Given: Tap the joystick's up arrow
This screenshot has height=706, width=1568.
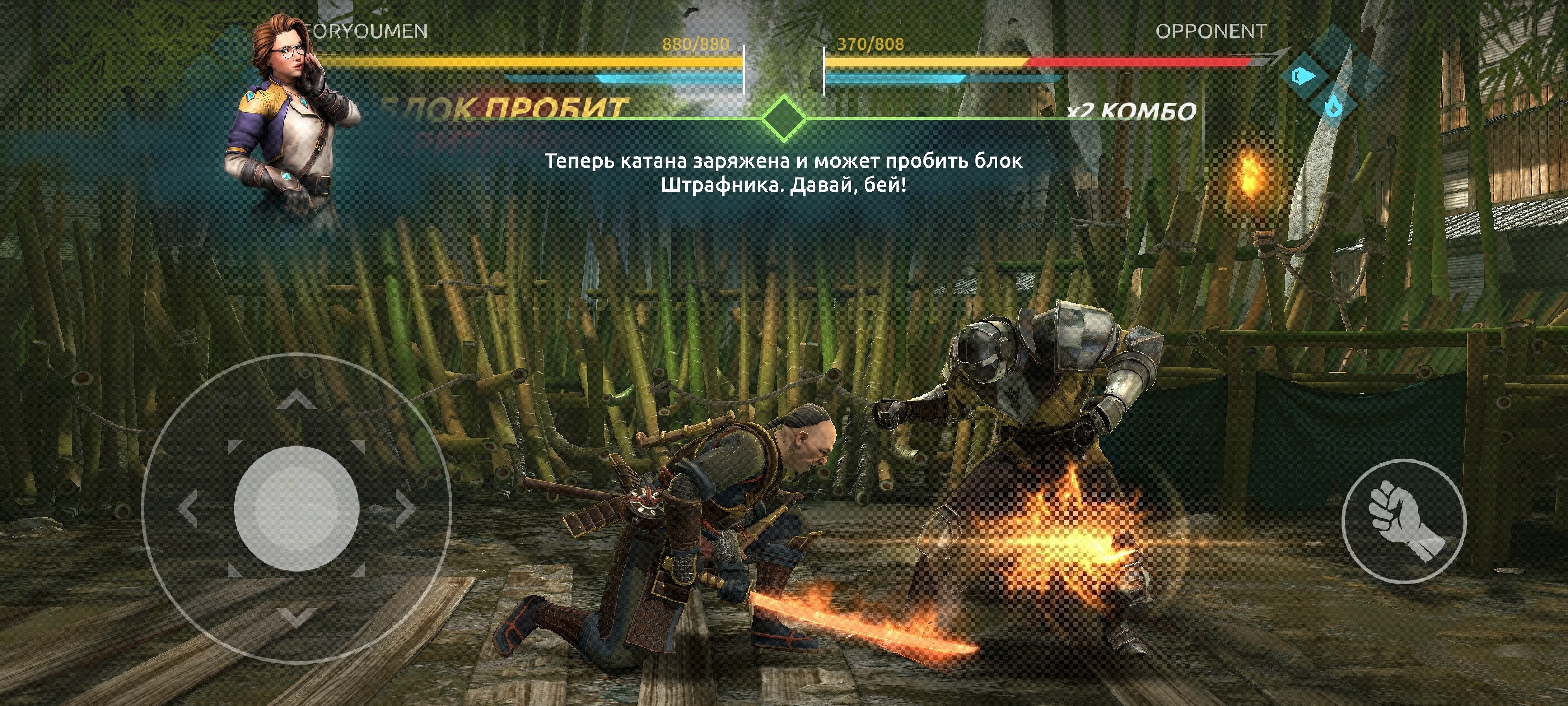Looking at the screenshot, I should pos(296,399).
